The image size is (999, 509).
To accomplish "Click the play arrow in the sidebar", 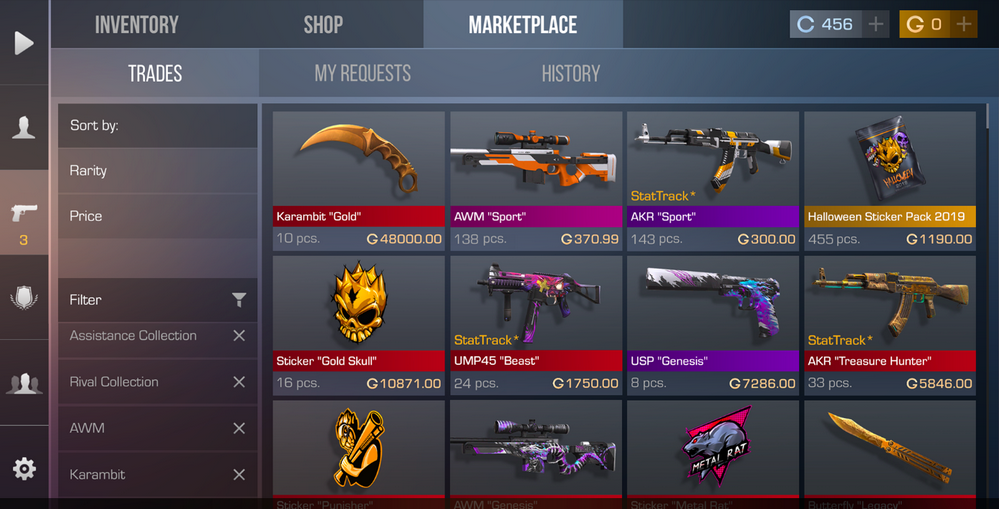I will (24, 43).
